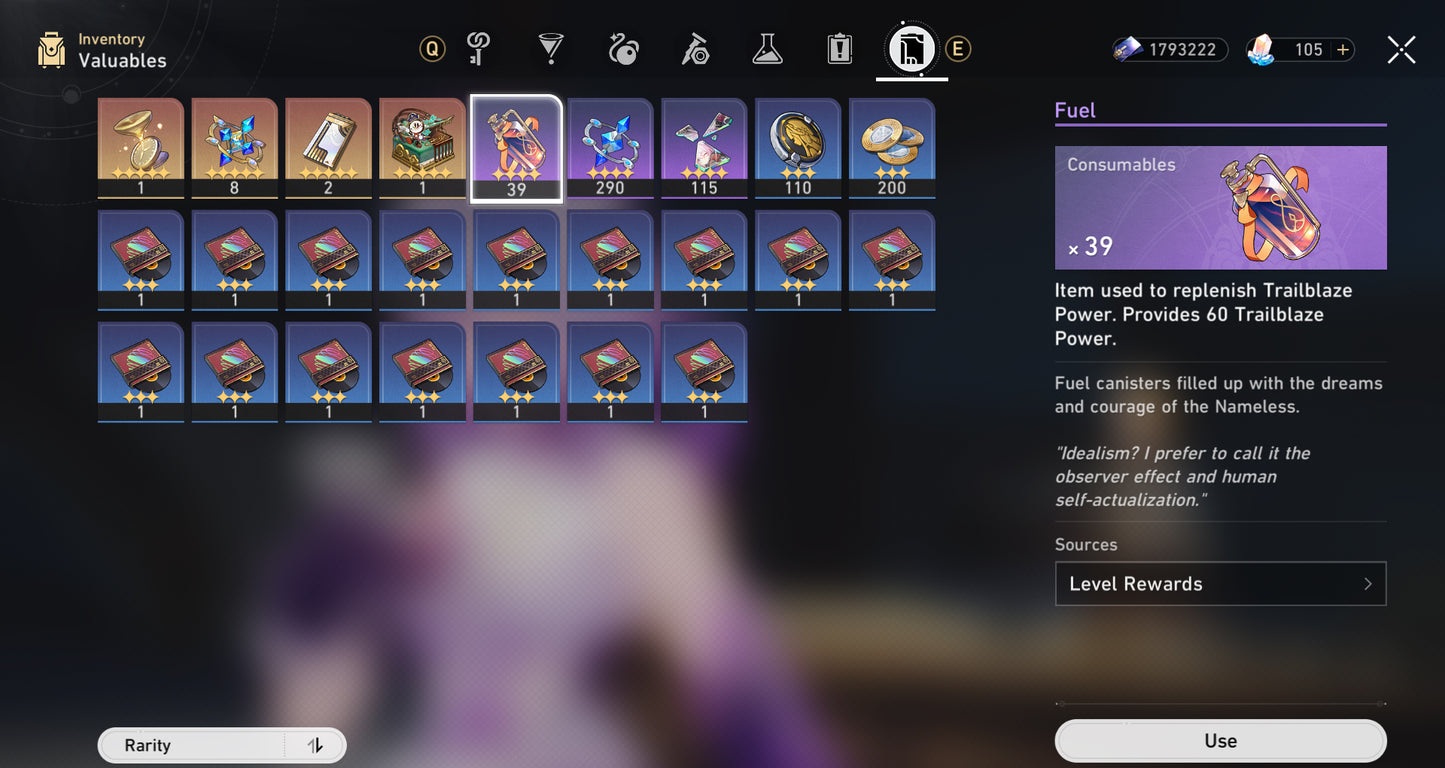Open the bolt and nut icon tab
The width and height of the screenshot is (1445, 768).
(695, 49)
